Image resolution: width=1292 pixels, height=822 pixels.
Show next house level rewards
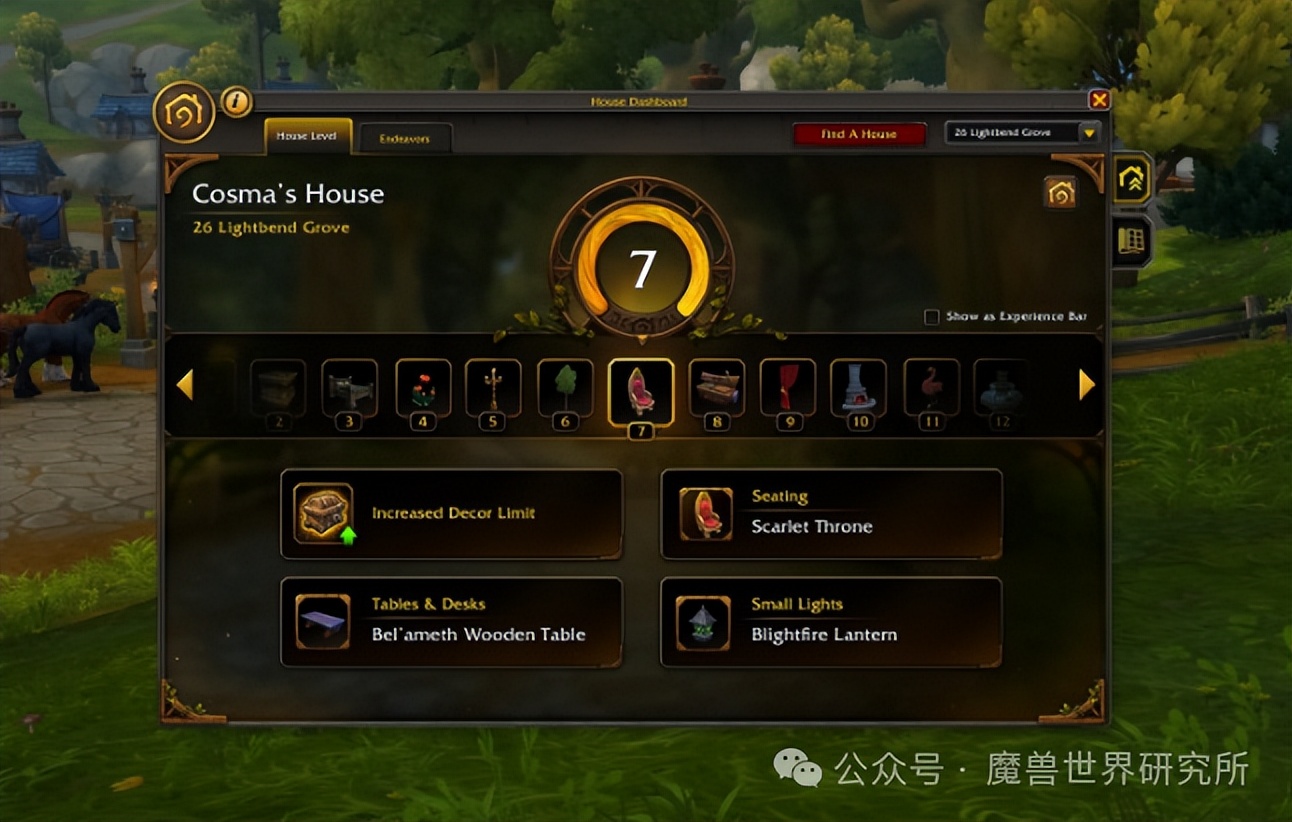click(x=1087, y=385)
